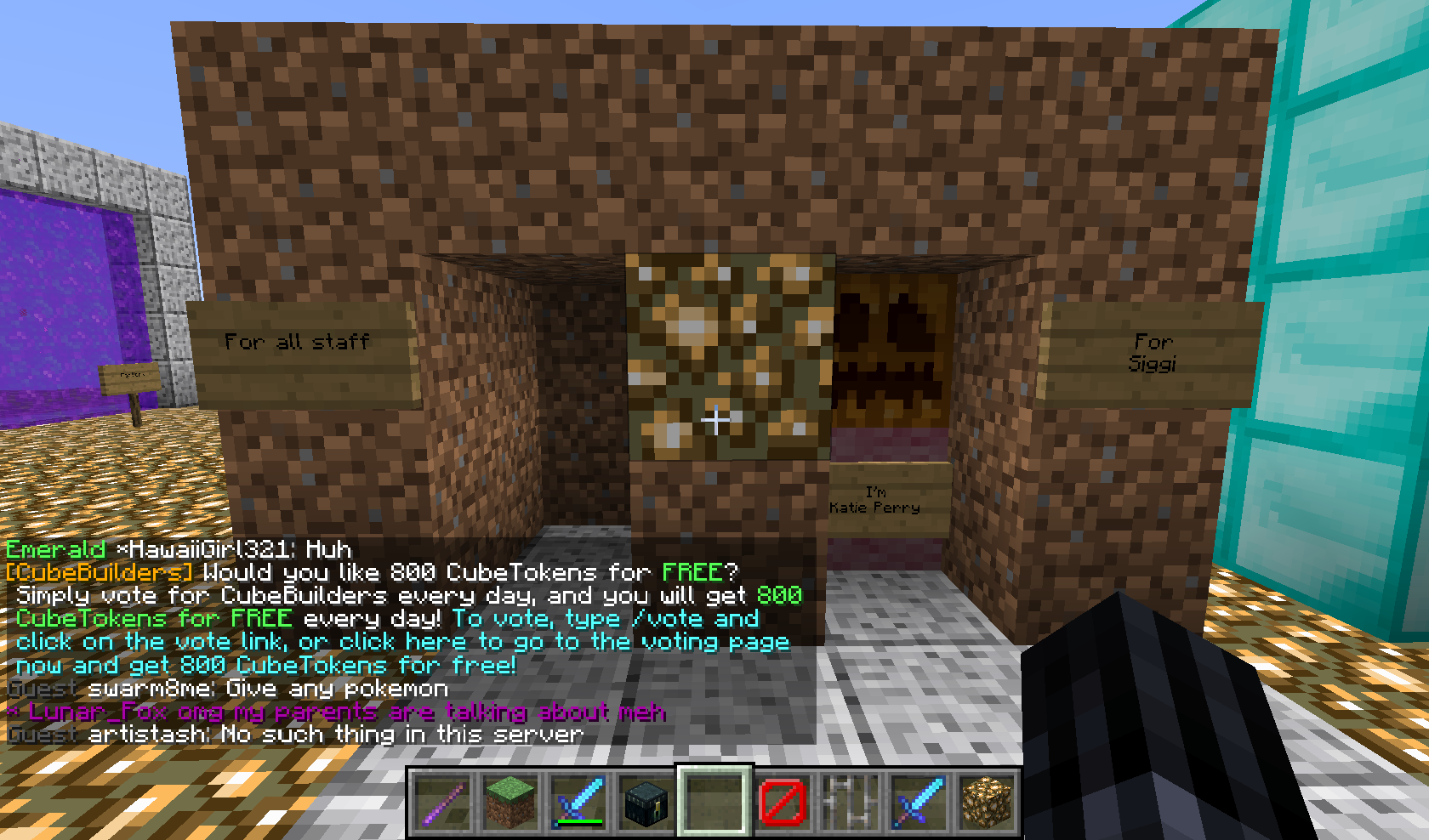This screenshot has height=840, width=1429.
Task: Select the ender chest hotbar slot
Action: pyautogui.click(x=646, y=802)
